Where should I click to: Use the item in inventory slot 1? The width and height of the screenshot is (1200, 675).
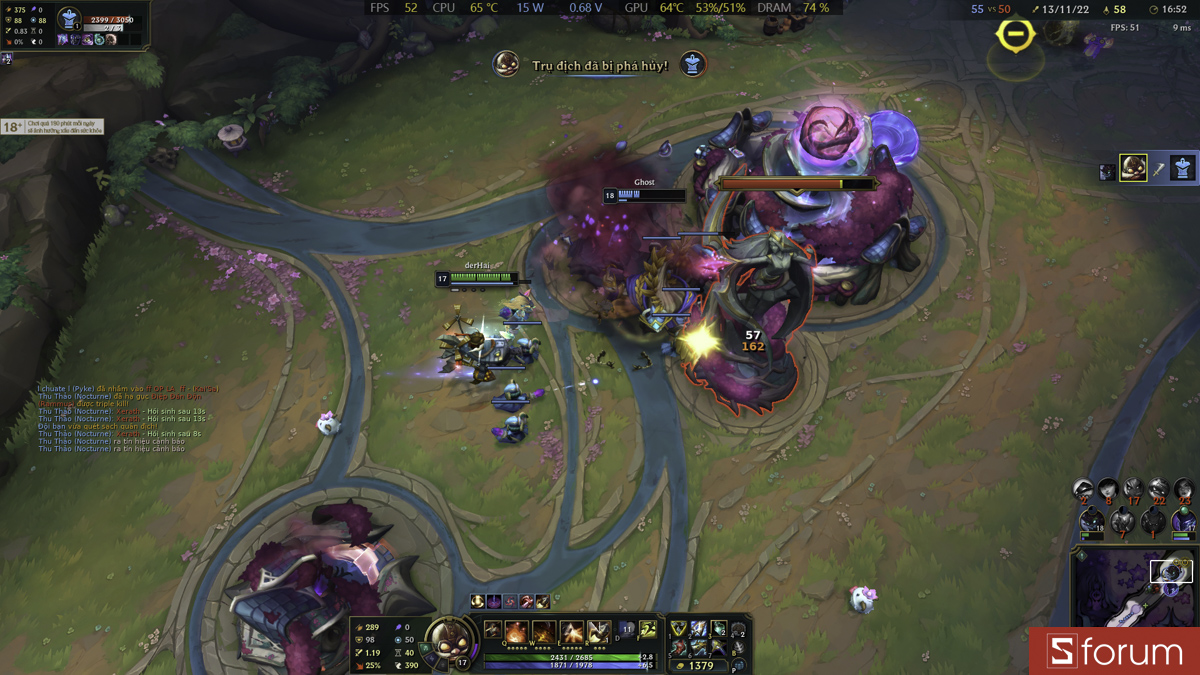(x=679, y=629)
